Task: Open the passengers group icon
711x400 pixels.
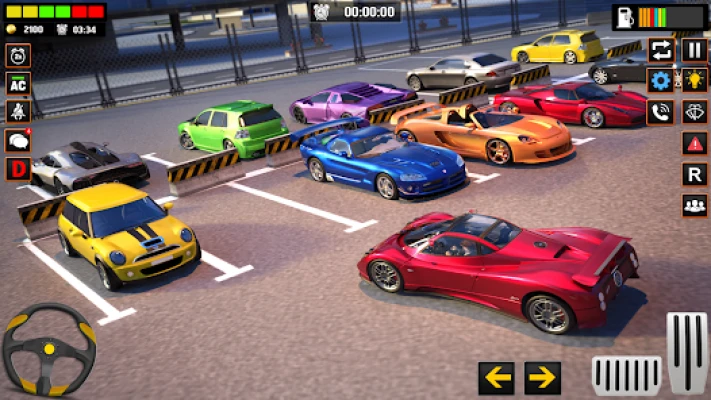Action: [694, 205]
